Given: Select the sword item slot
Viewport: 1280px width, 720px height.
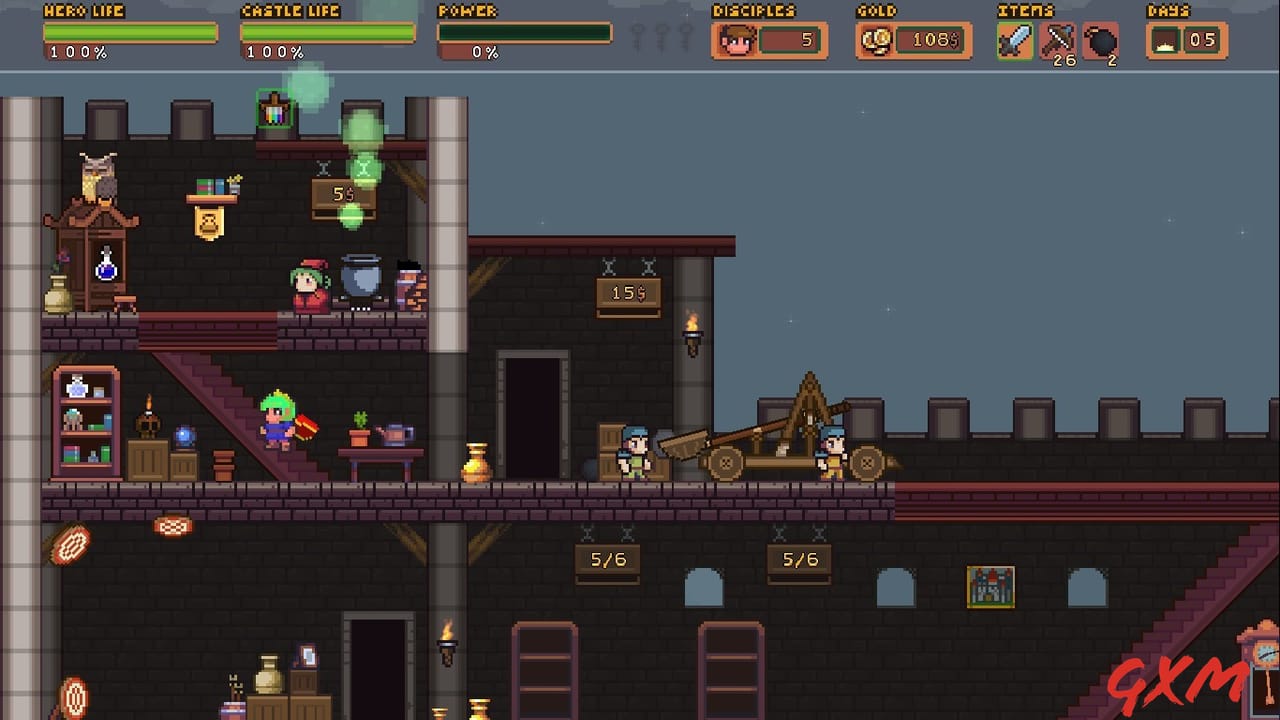Looking at the screenshot, I should point(1014,41).
